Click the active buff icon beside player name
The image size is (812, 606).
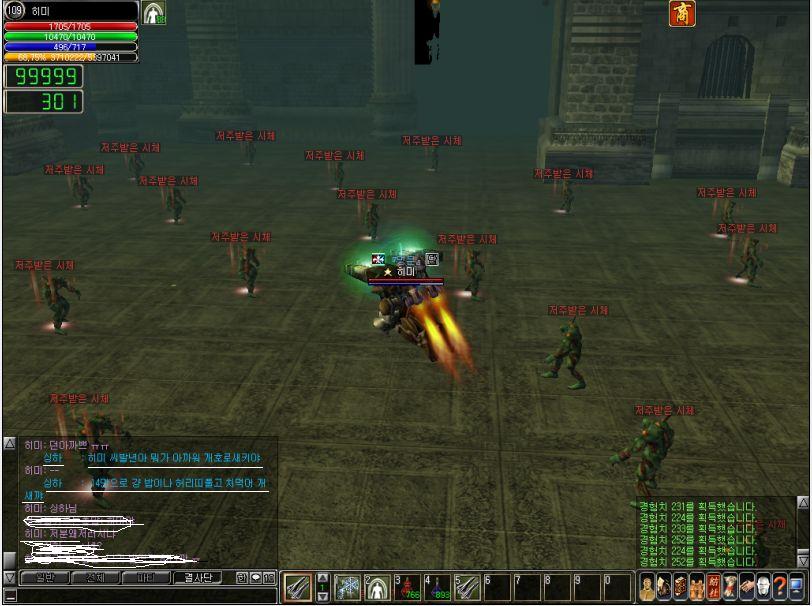point(154,13)
